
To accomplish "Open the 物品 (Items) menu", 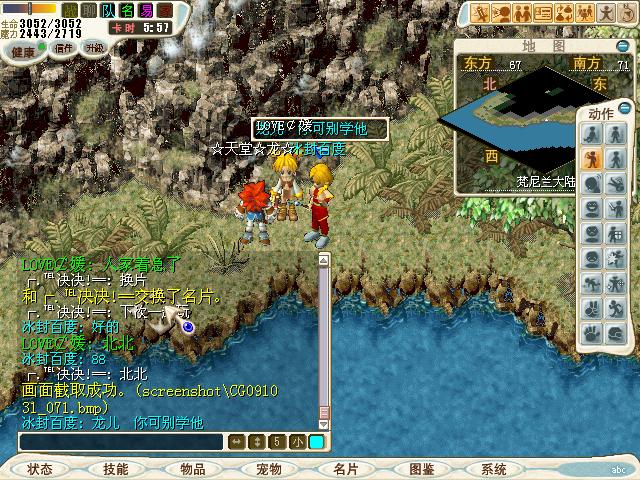I will [193, 468].
